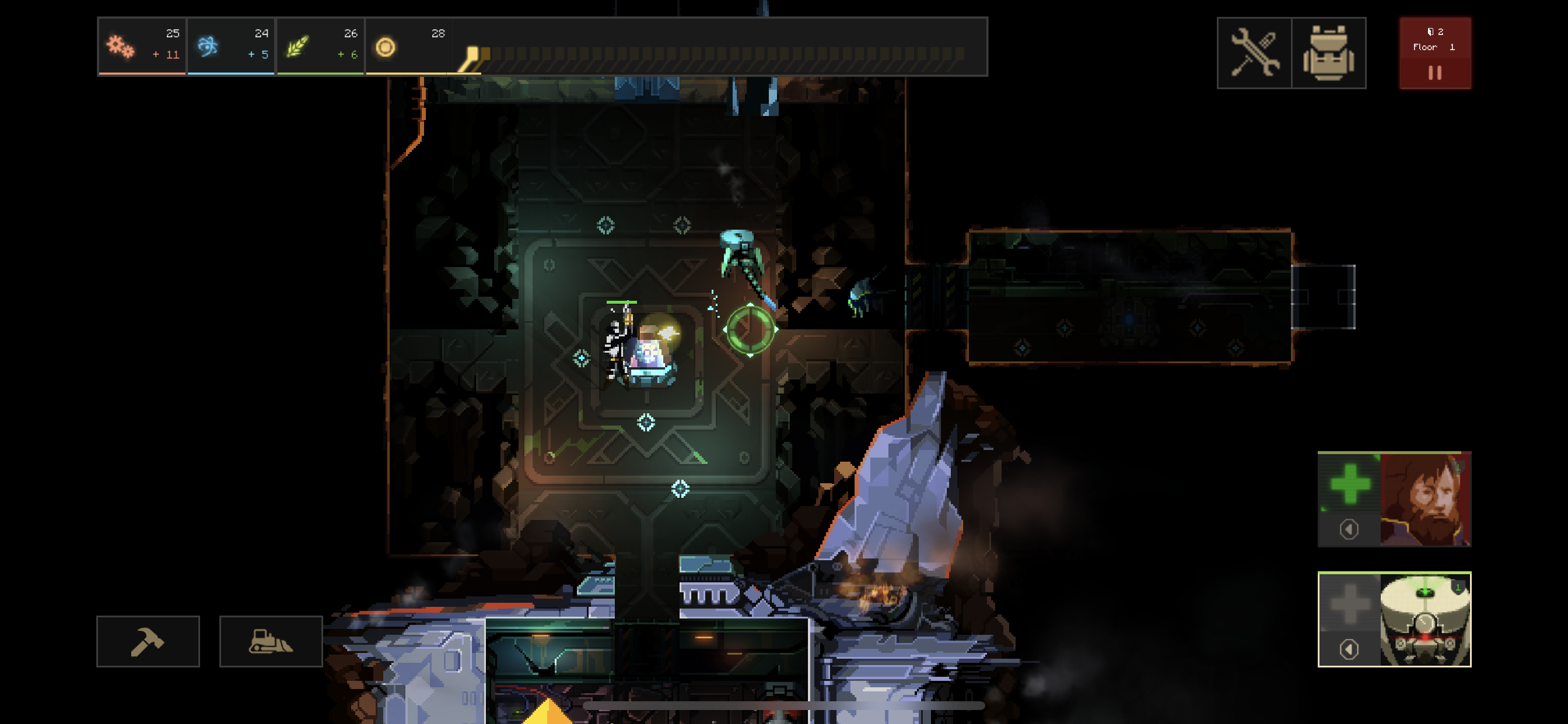Viewport: 1568px width, 724px height.
Task: Open the backpack inventory
Action: point(1328,54)
